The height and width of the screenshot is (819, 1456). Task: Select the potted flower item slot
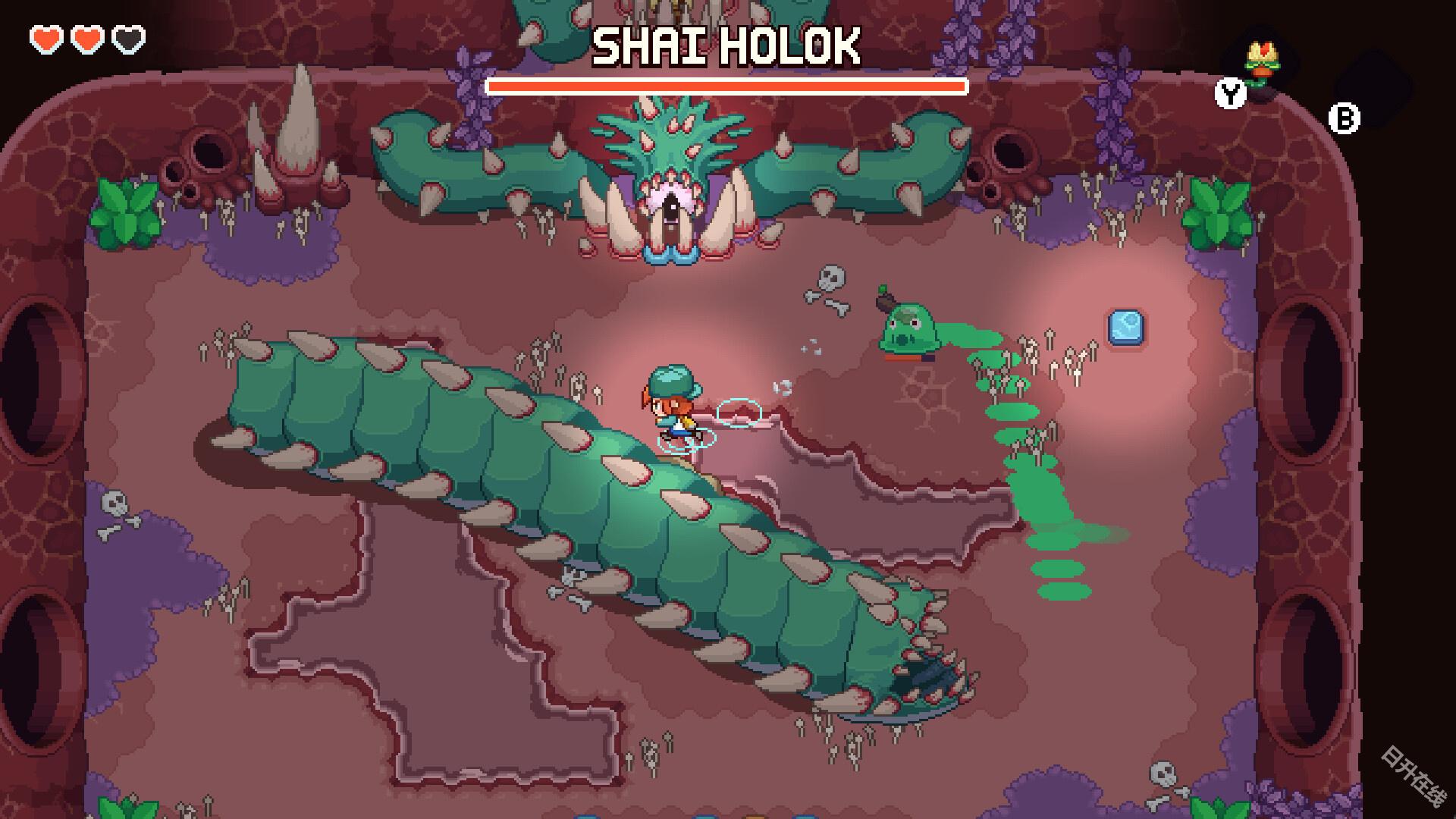click(x=1262, y=65)
